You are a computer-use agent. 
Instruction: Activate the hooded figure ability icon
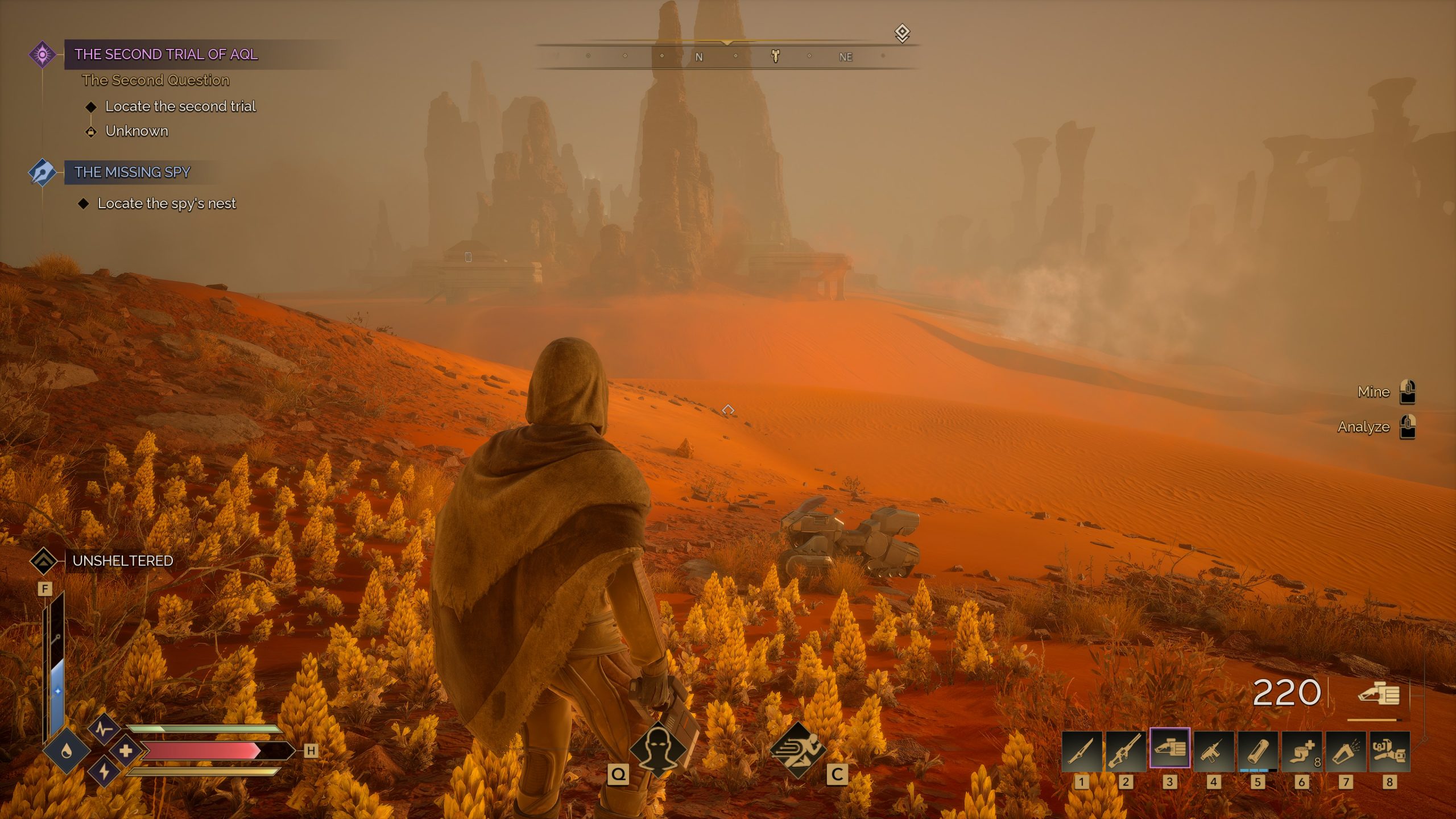point(658,748)
